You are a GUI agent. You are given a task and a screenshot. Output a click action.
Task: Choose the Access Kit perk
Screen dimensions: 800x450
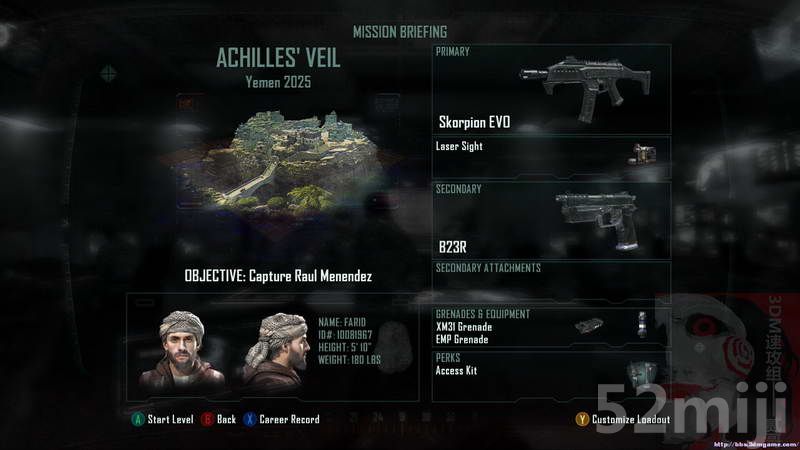click(458, 370)
